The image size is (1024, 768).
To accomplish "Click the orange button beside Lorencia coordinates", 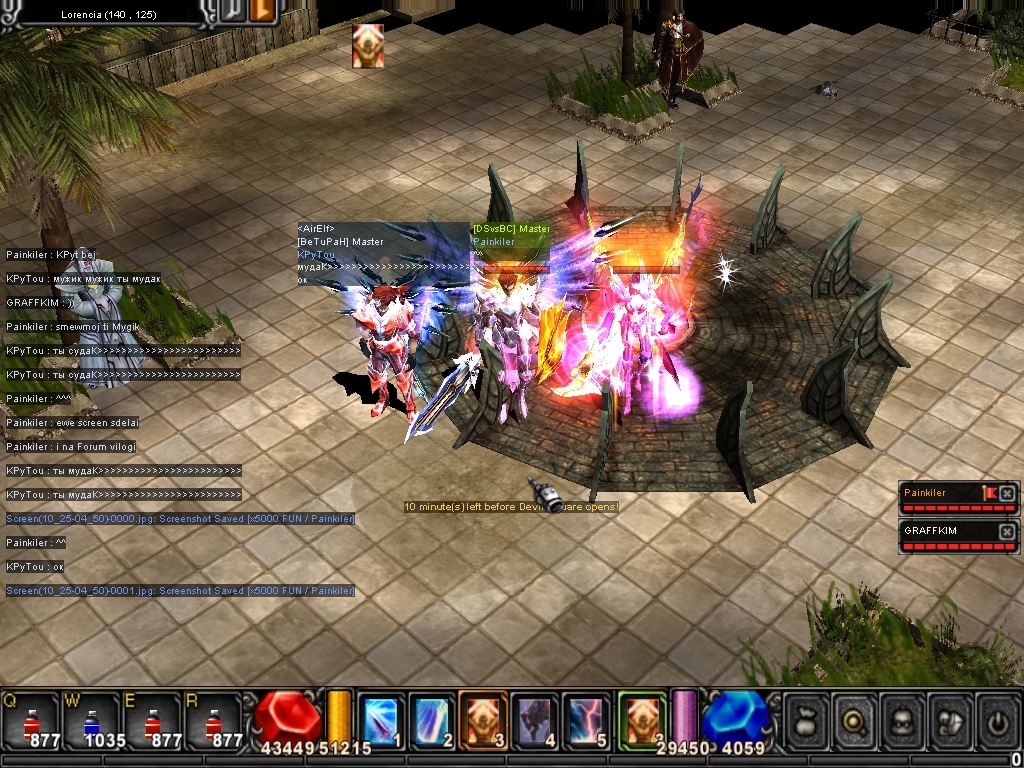I will [x=264, y=10].
